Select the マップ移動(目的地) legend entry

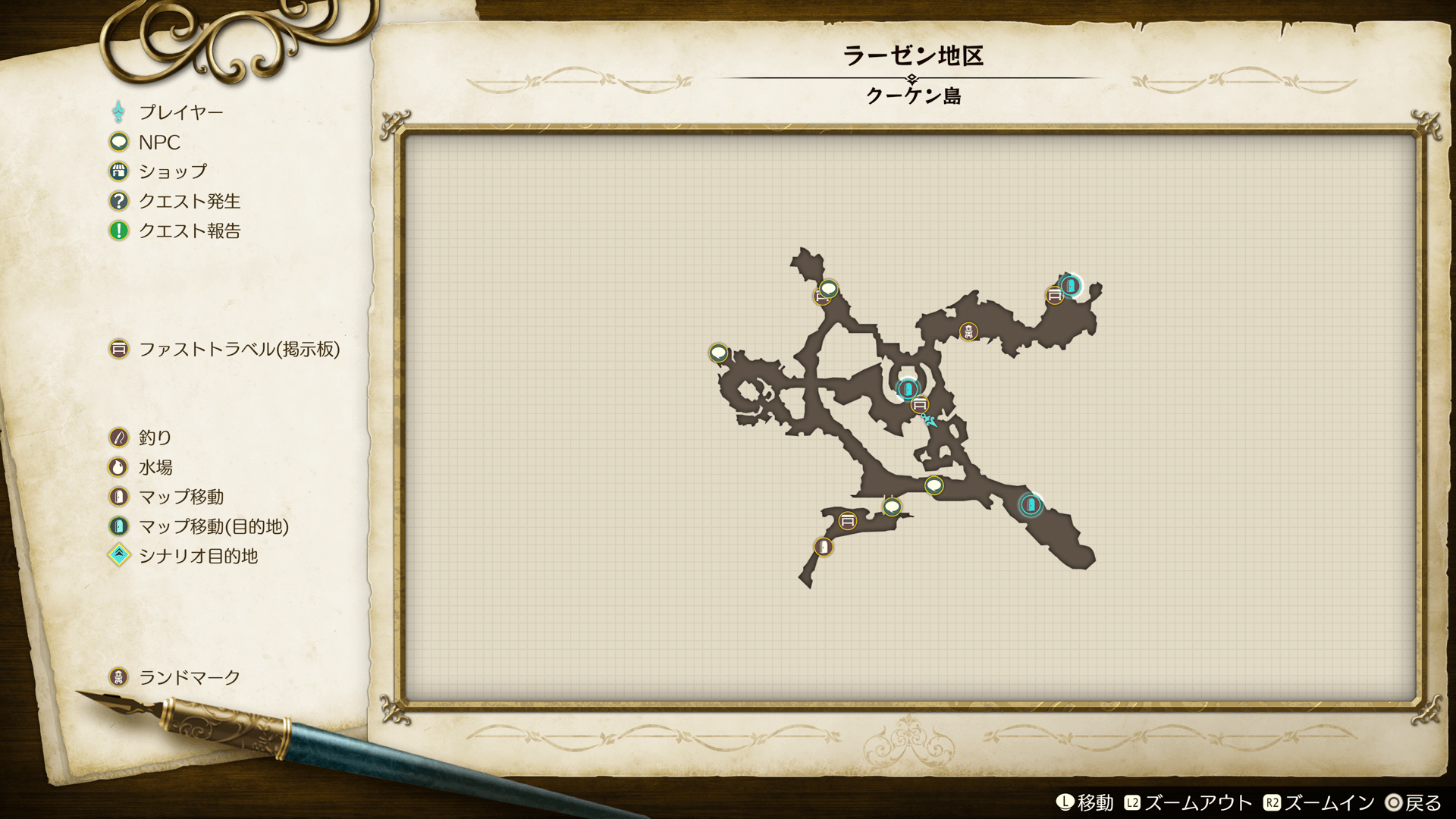click(213, 526)
